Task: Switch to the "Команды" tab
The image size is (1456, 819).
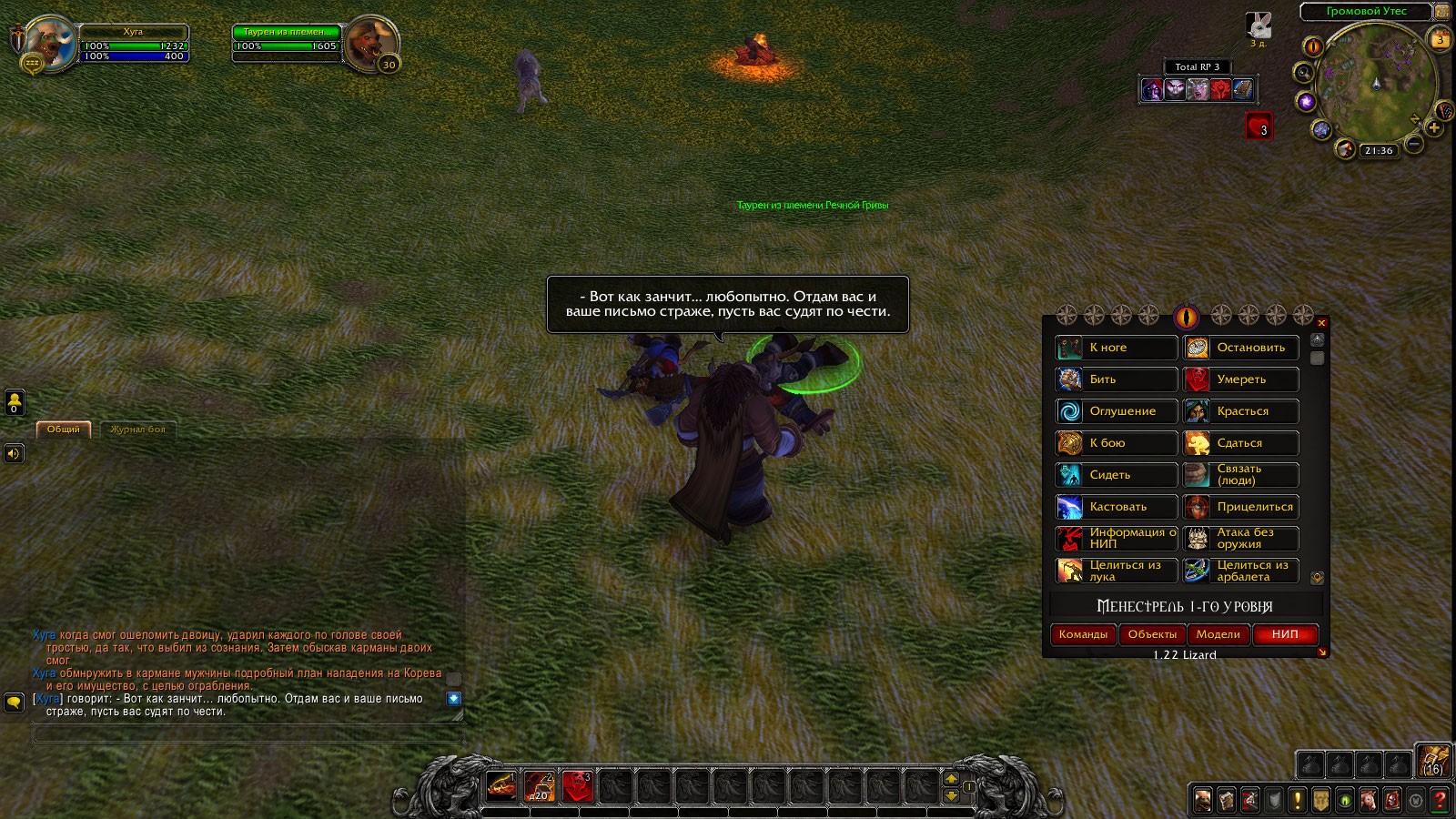Action: (x=1083, y=634)
